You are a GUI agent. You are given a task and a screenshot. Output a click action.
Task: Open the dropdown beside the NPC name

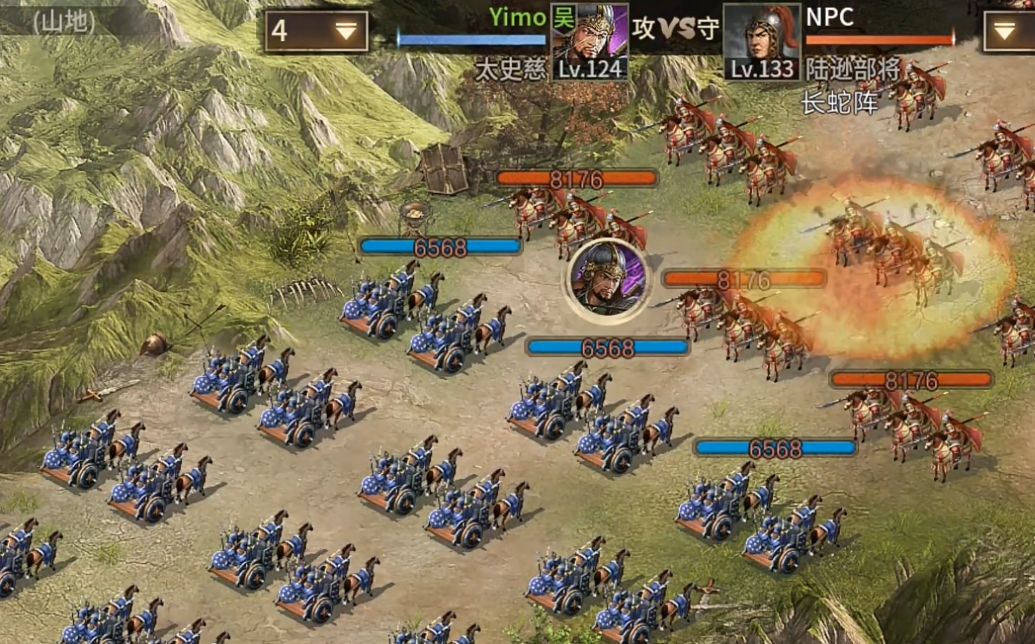[1008, 31]
